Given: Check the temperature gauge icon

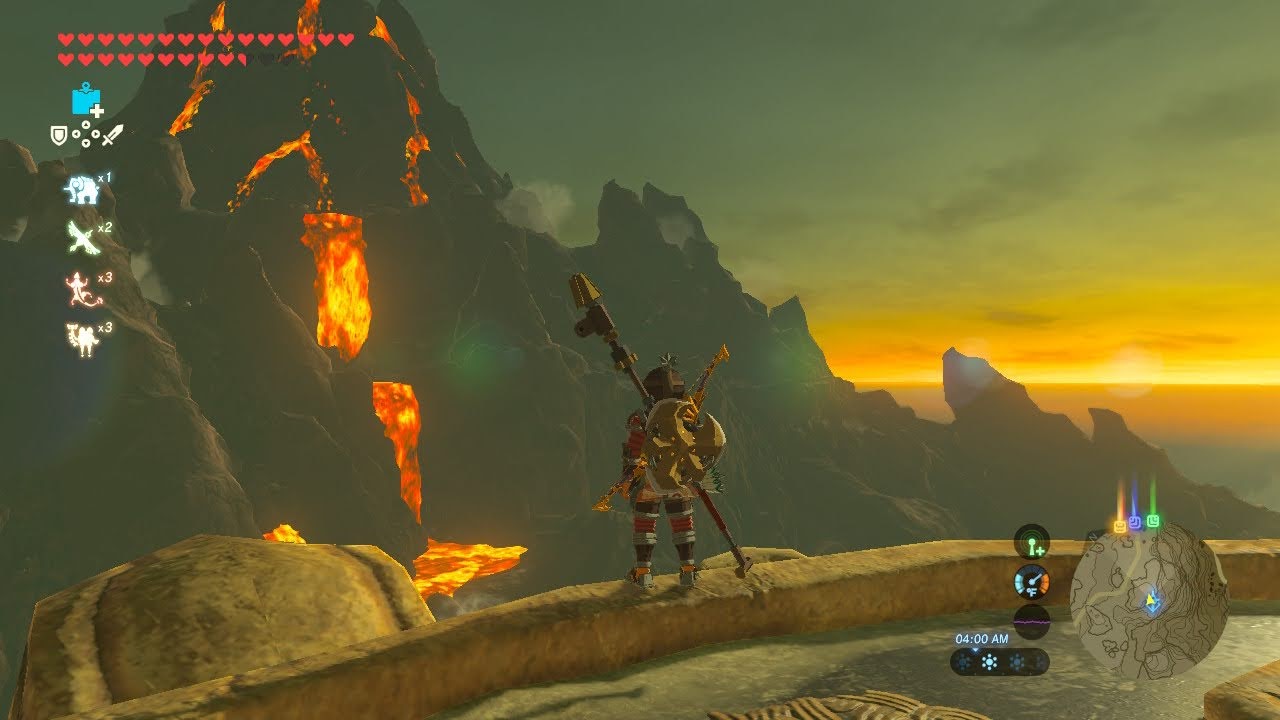Looking at the screenshot, I should (1031, 582).
